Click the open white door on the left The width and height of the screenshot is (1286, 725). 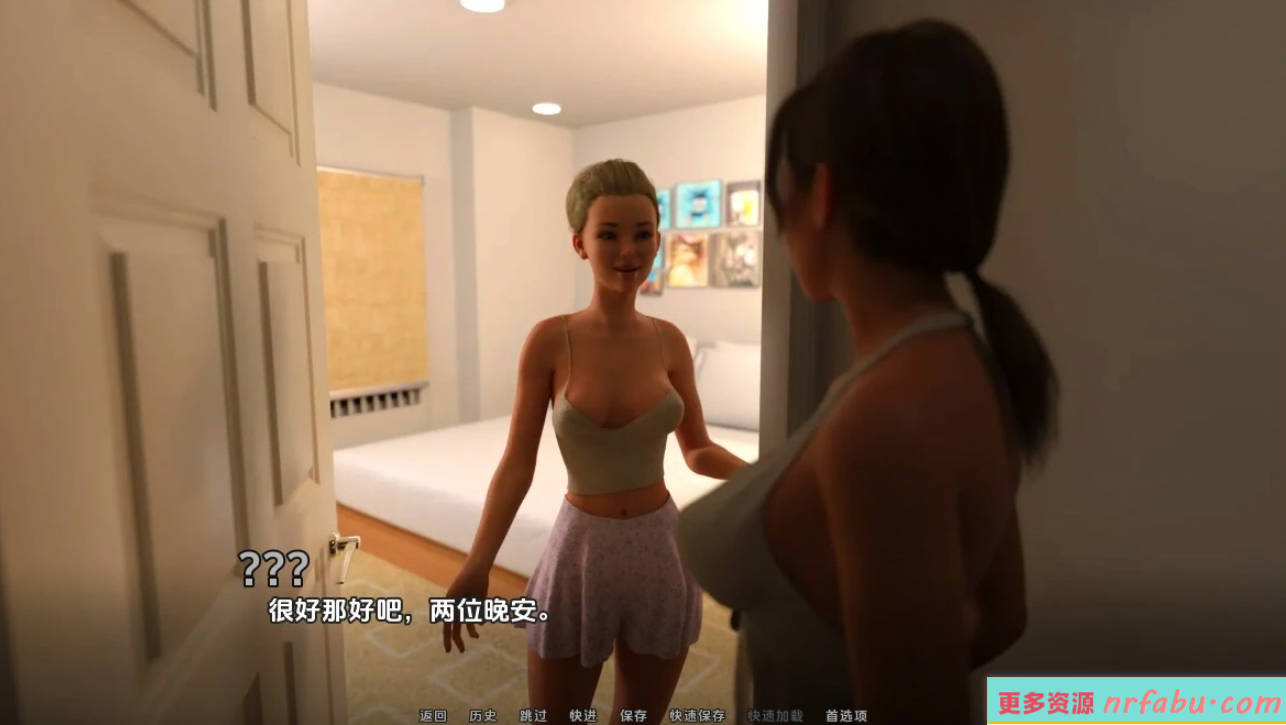[150, 300]
